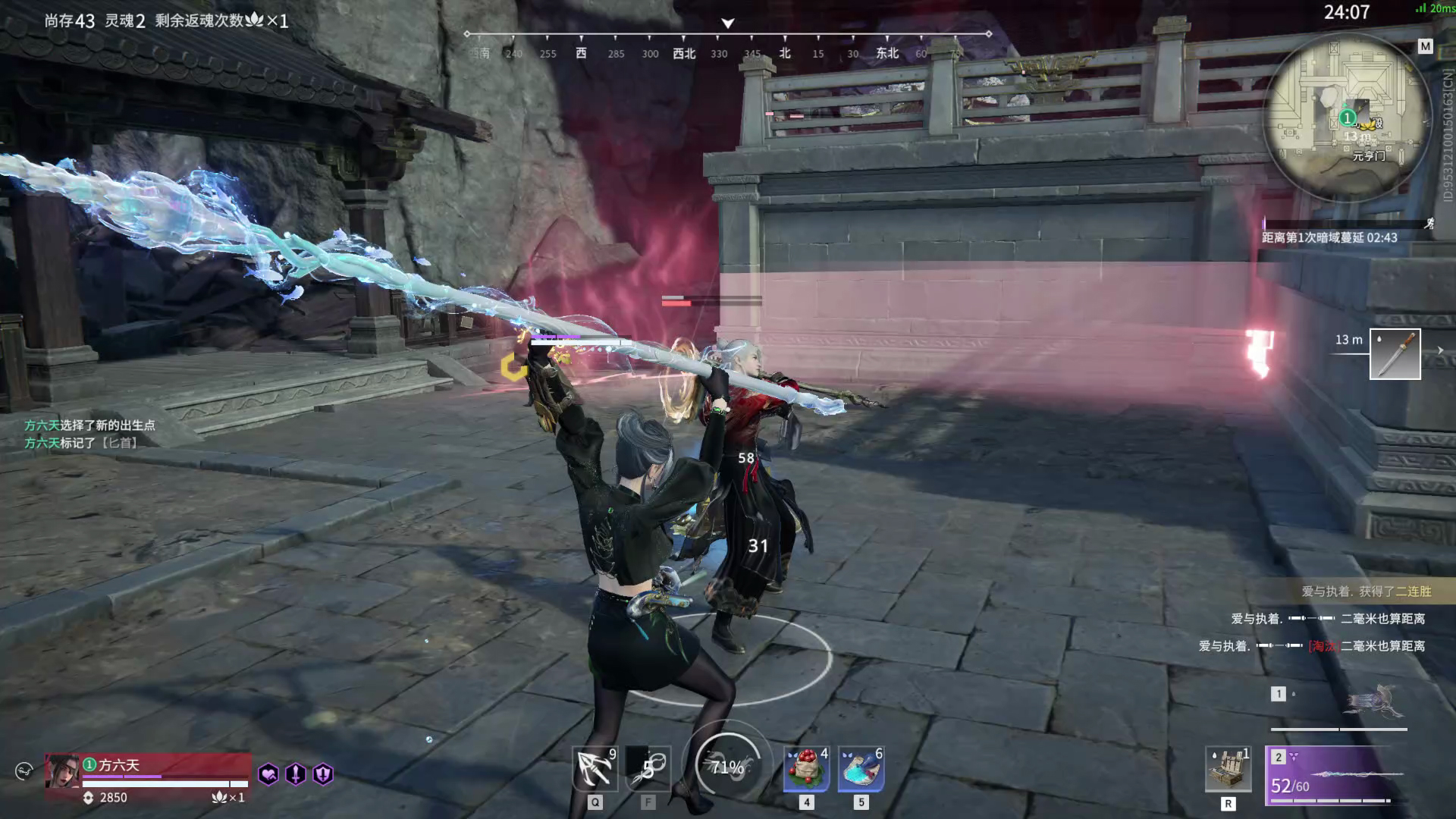The height and width of the screenshot is (819, 1456).
Task: Switch to weapon slot 1
Action: pyautogui.click(x=1339, y=704)
